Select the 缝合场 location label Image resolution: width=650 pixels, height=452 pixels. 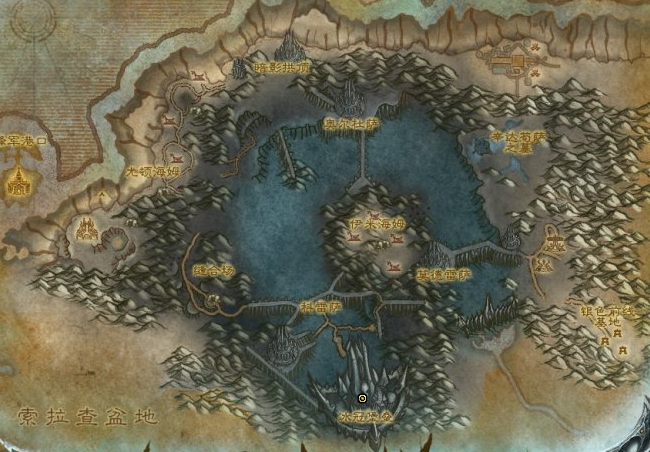pos(211,270)
